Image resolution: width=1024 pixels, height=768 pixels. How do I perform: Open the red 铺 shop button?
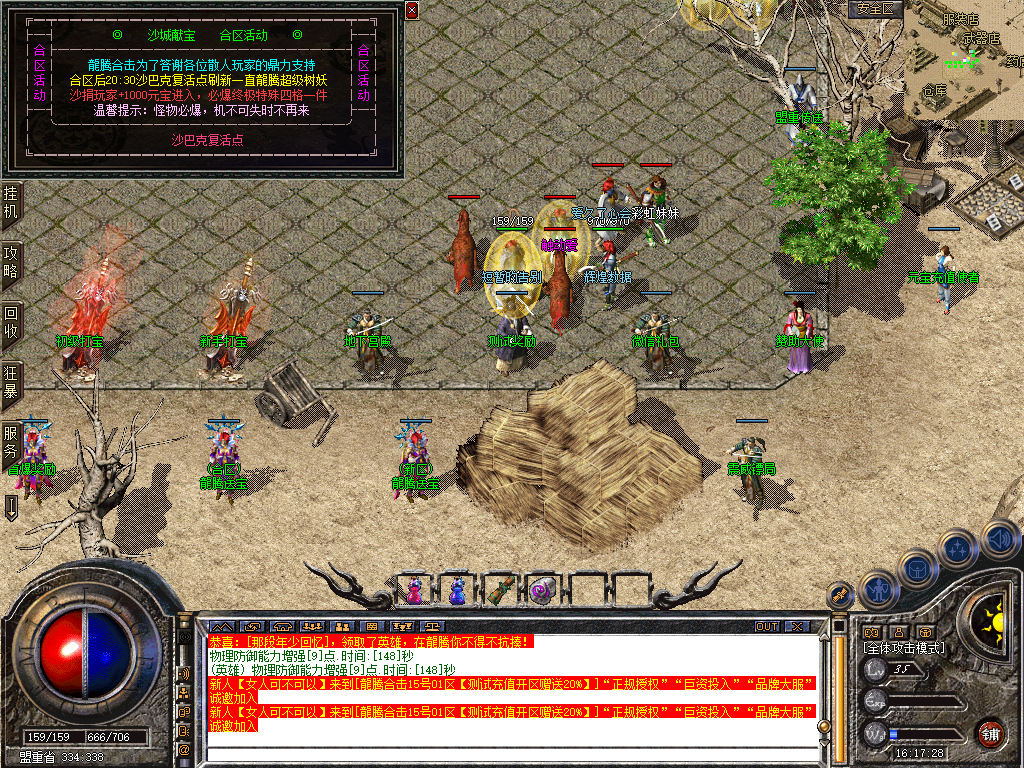coord(990,733)
